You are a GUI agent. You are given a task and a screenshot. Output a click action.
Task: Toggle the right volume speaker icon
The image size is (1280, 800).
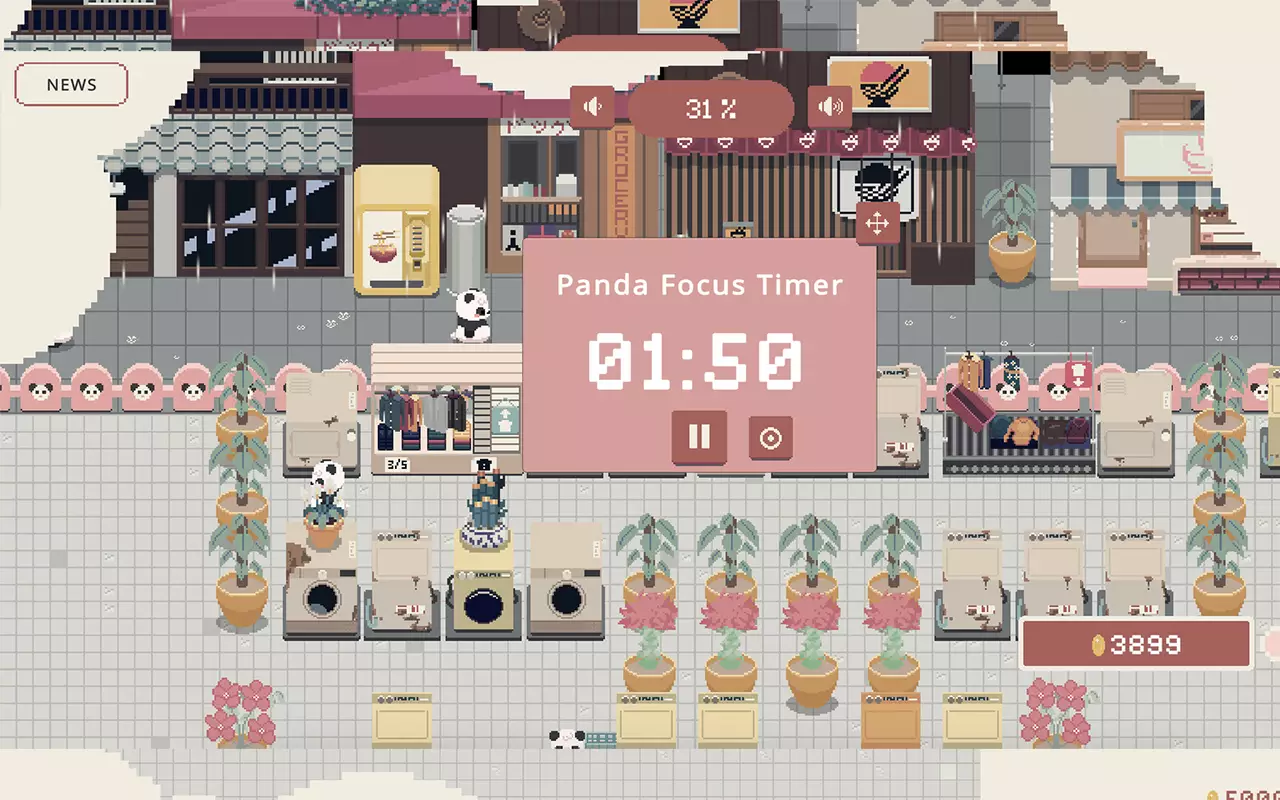pyautogui.click(x=832, y=104)
